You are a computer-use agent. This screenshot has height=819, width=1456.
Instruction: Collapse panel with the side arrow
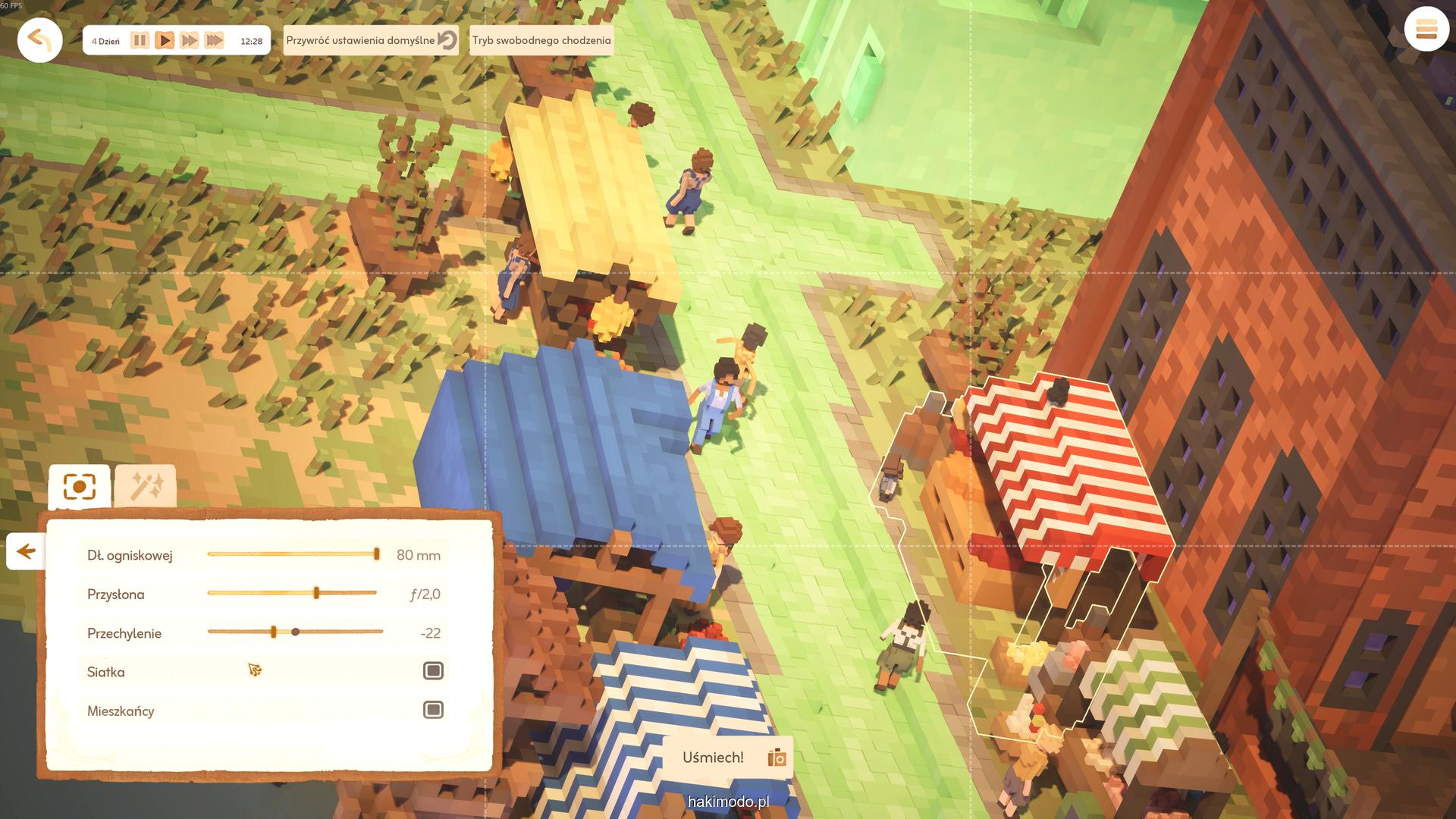tap(26, 551)
